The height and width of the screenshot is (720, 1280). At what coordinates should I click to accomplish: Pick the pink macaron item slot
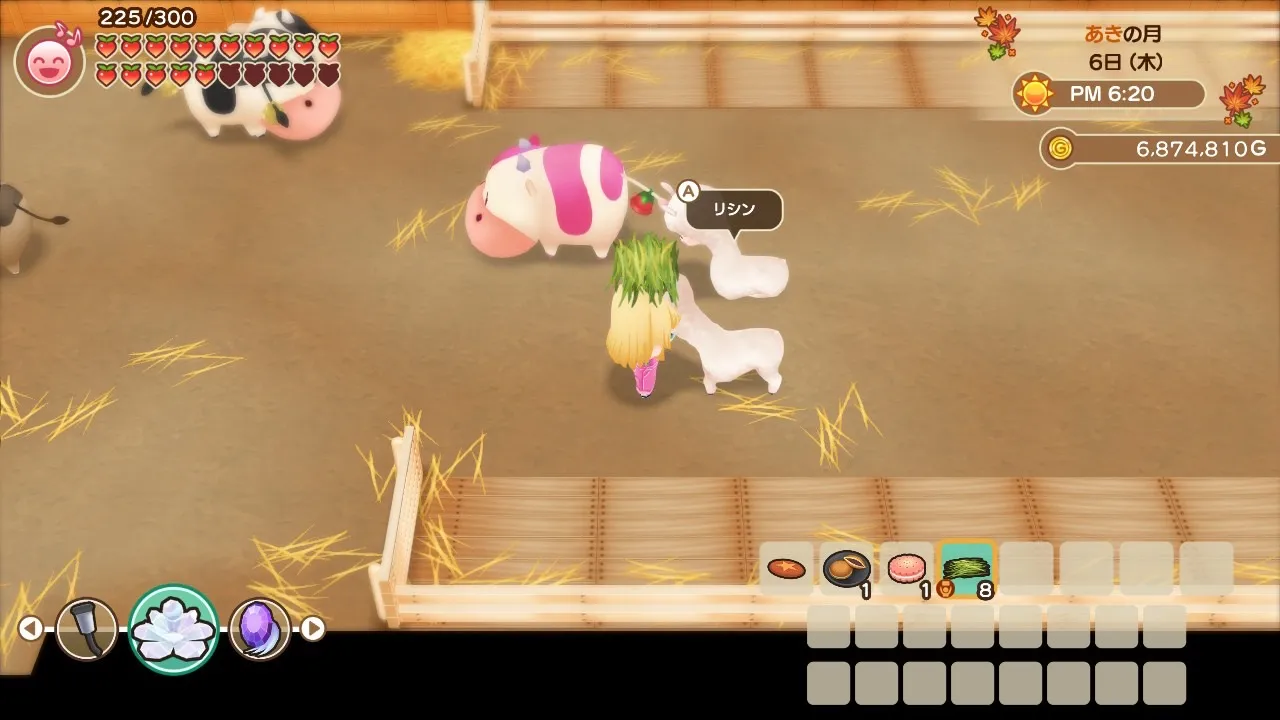(x=906, y=569)
